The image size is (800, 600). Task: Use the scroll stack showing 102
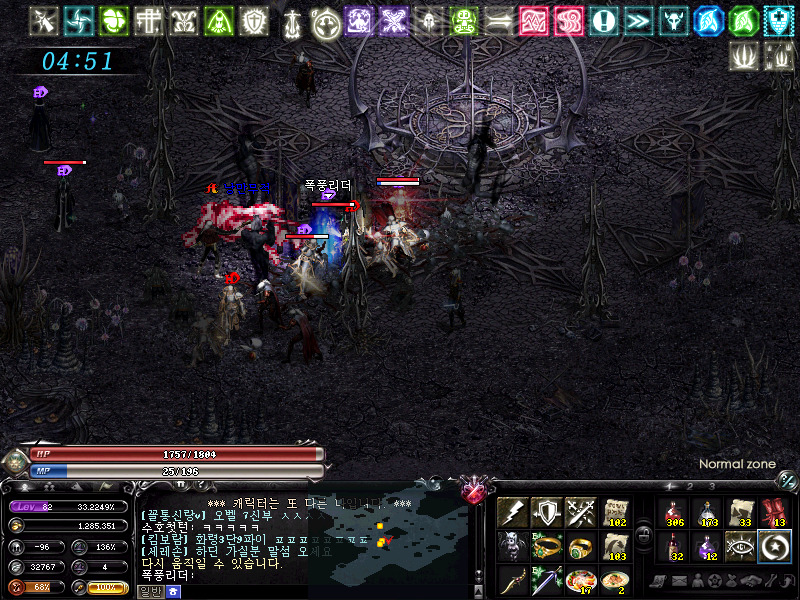(614, 512)
